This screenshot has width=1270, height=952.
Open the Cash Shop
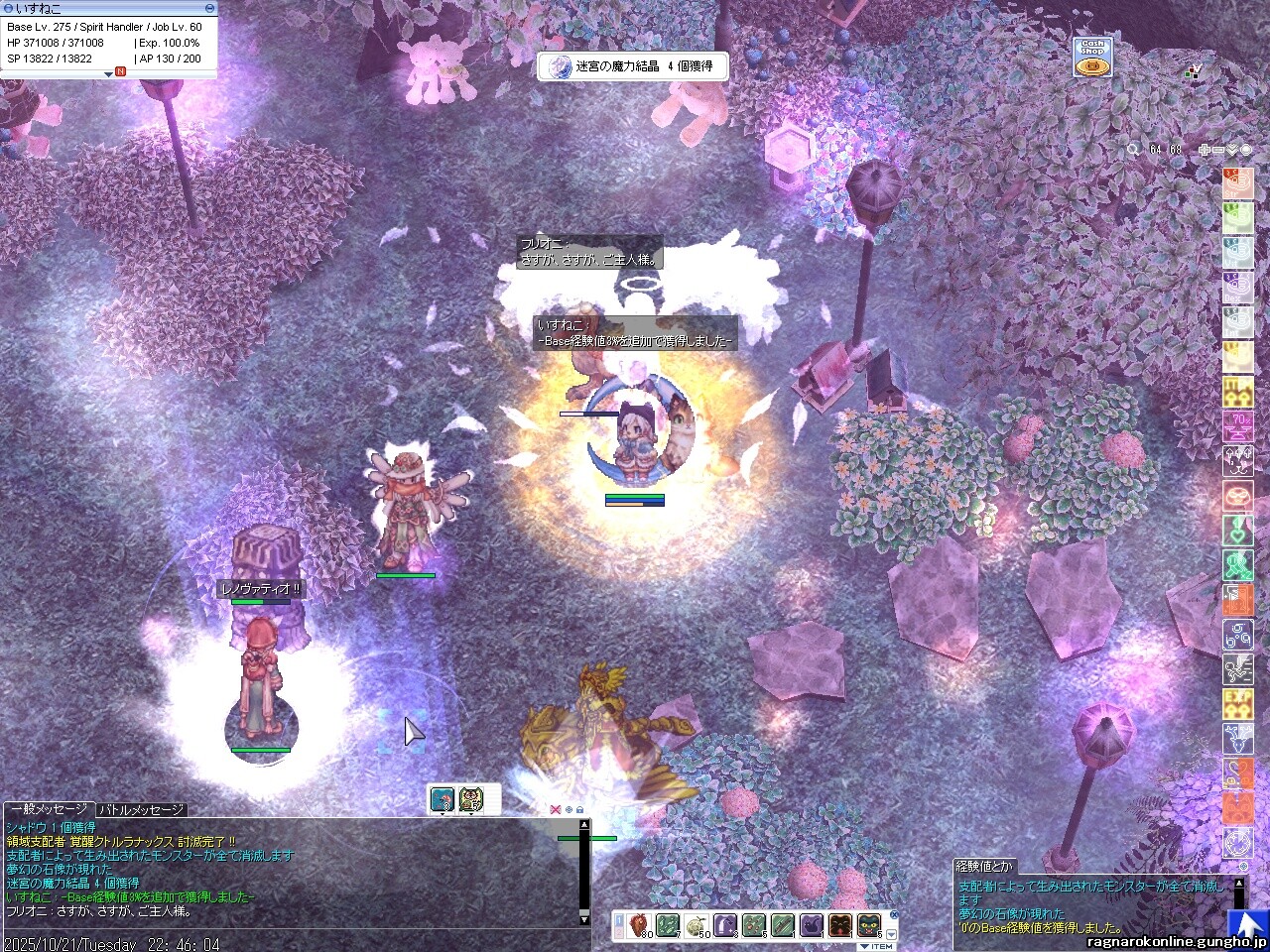click(1092, 57)
